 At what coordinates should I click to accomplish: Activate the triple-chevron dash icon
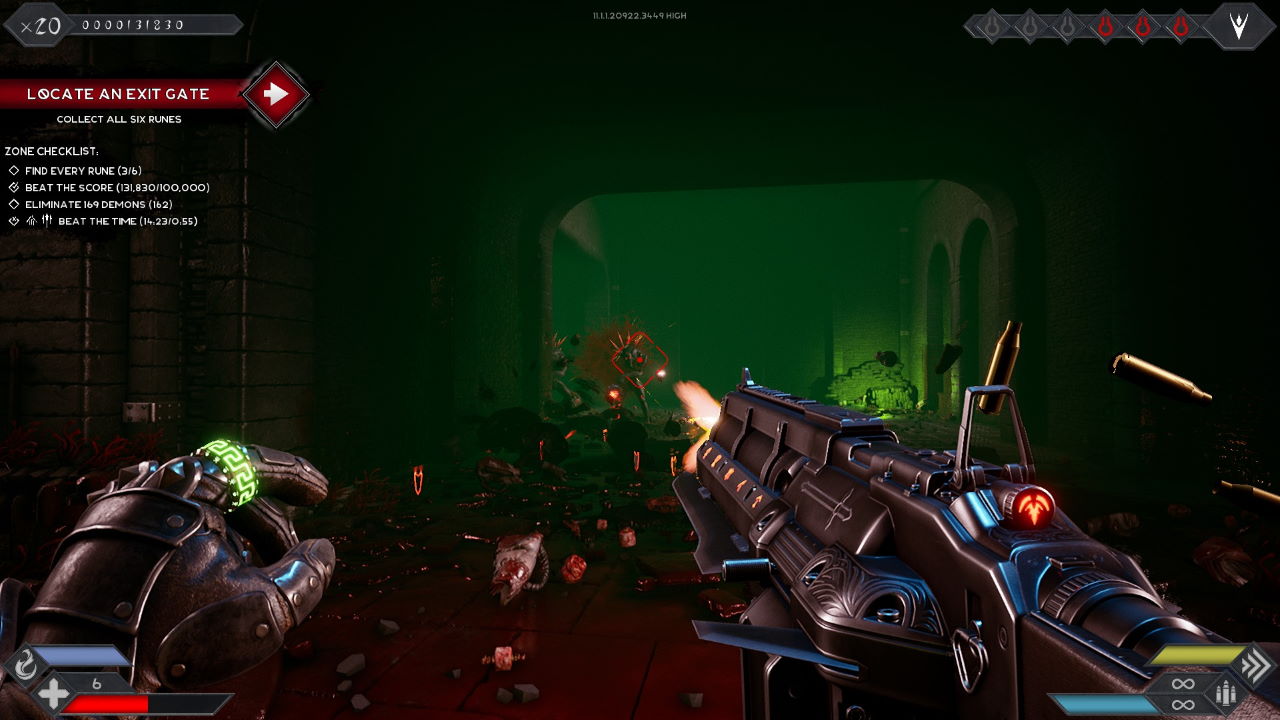click(x=1254, y=664)
